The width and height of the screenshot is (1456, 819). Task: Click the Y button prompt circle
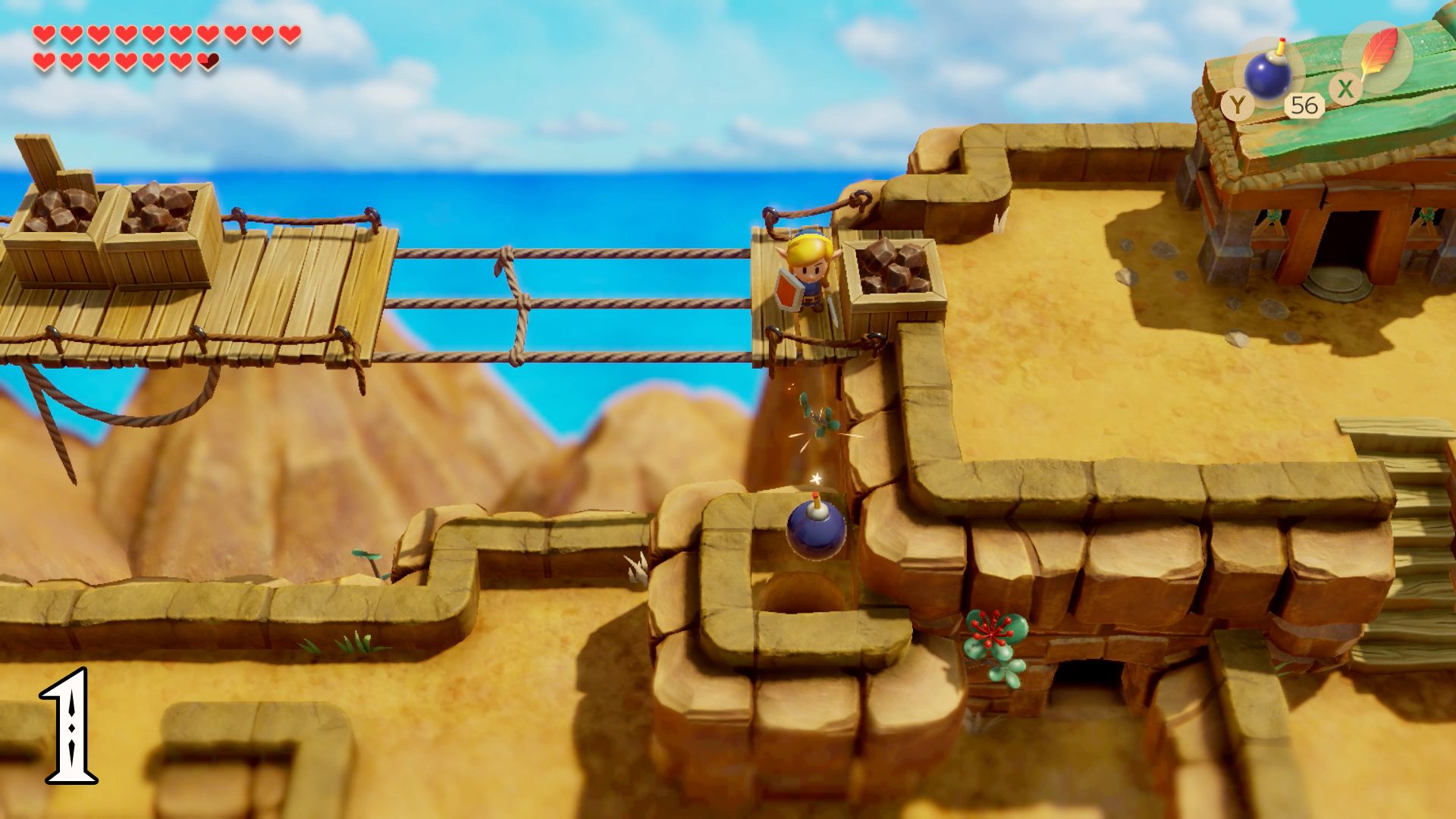[1237, 105]
